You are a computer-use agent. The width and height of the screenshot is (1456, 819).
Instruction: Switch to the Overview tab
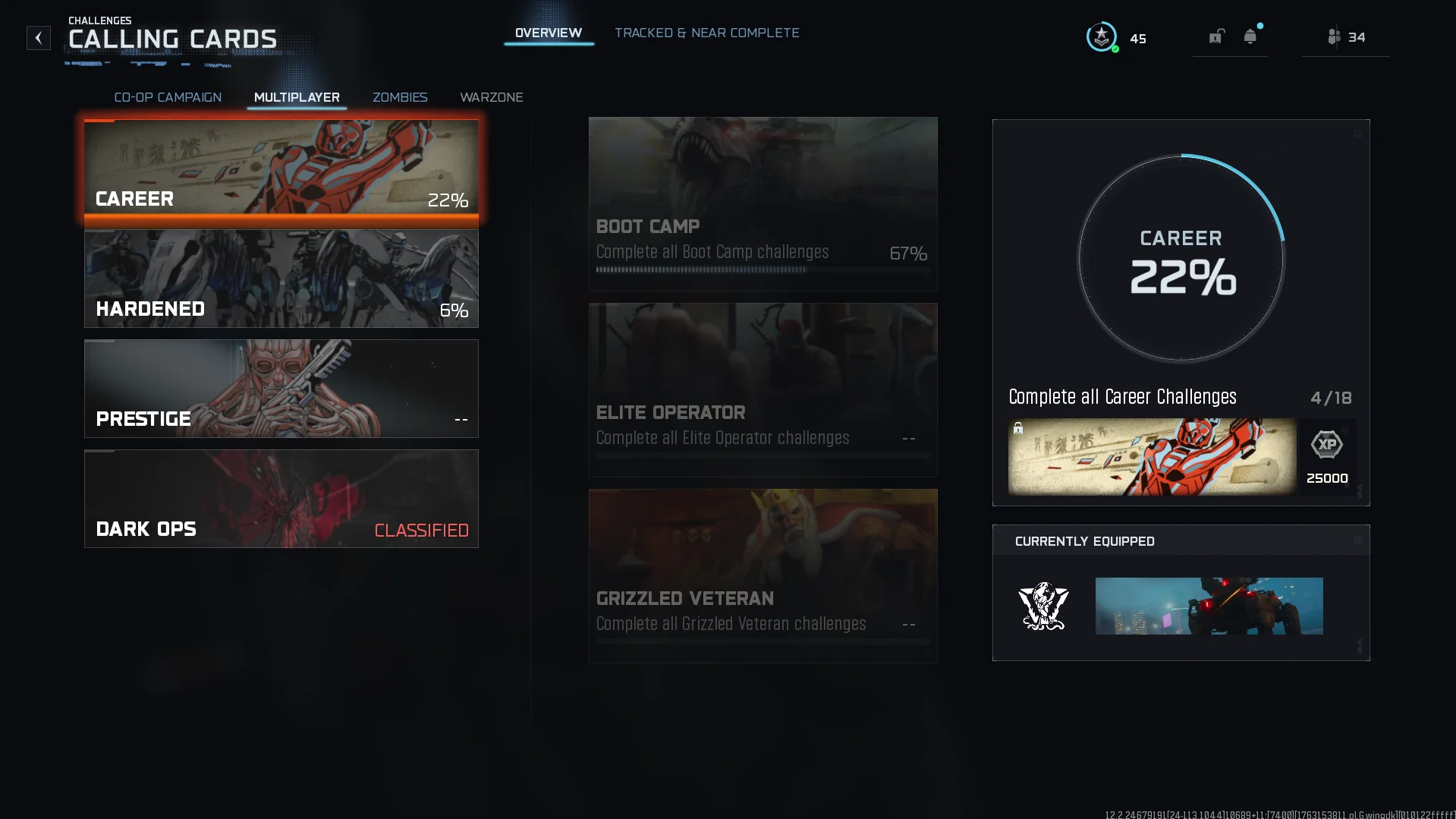pyautogui.click(x=548, y=33)
